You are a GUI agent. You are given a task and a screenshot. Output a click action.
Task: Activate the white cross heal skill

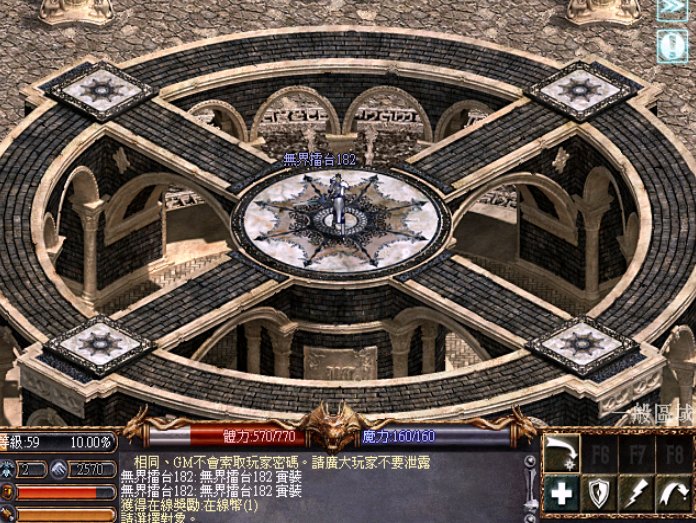pyautogui.click(x=562, y=492)
